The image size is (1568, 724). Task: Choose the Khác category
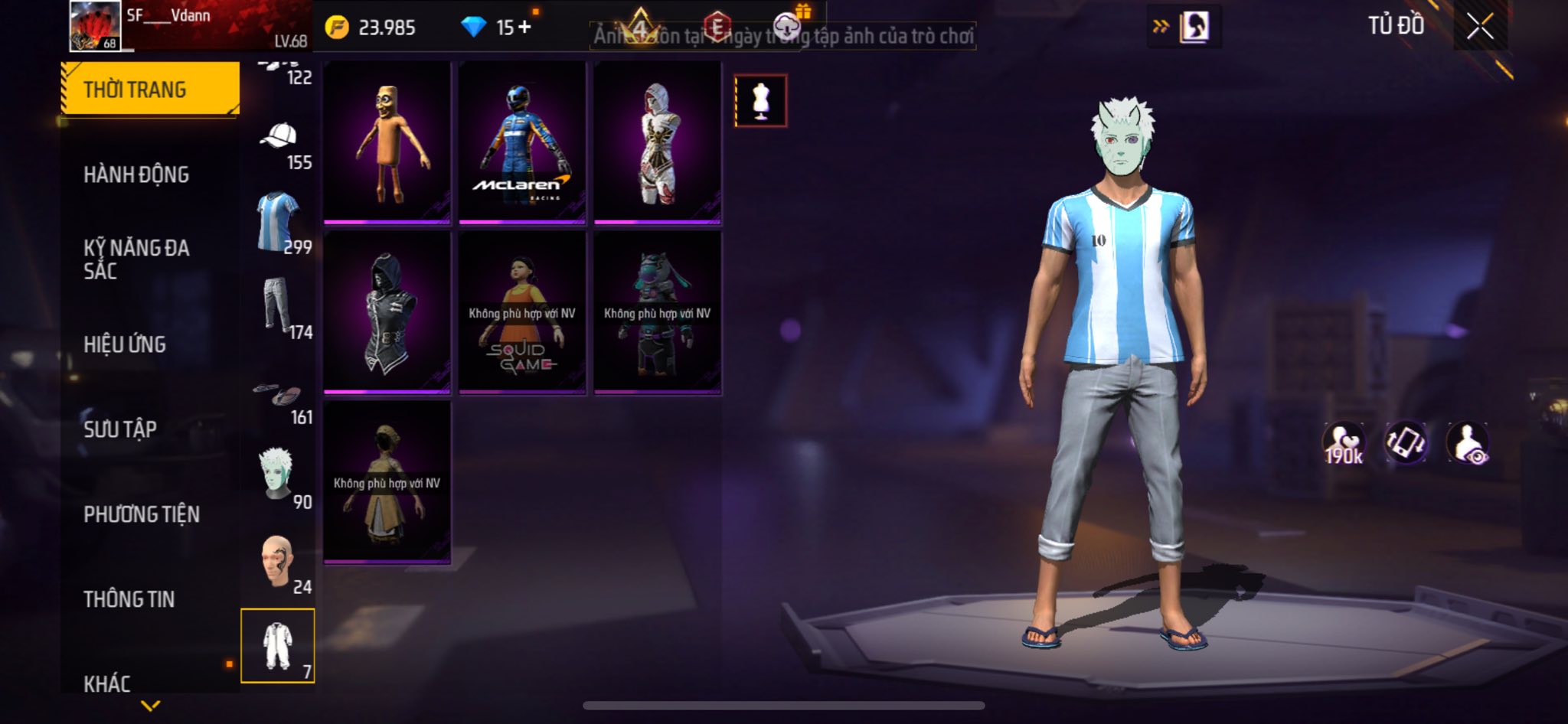click(x=107, y=683)
